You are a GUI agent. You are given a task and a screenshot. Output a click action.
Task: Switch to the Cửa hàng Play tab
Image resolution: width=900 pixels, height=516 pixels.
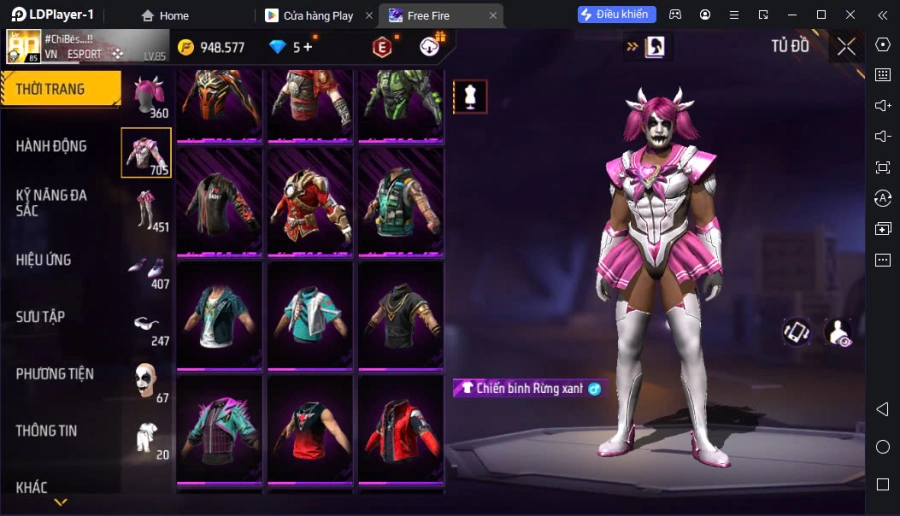tap(317, 15)
